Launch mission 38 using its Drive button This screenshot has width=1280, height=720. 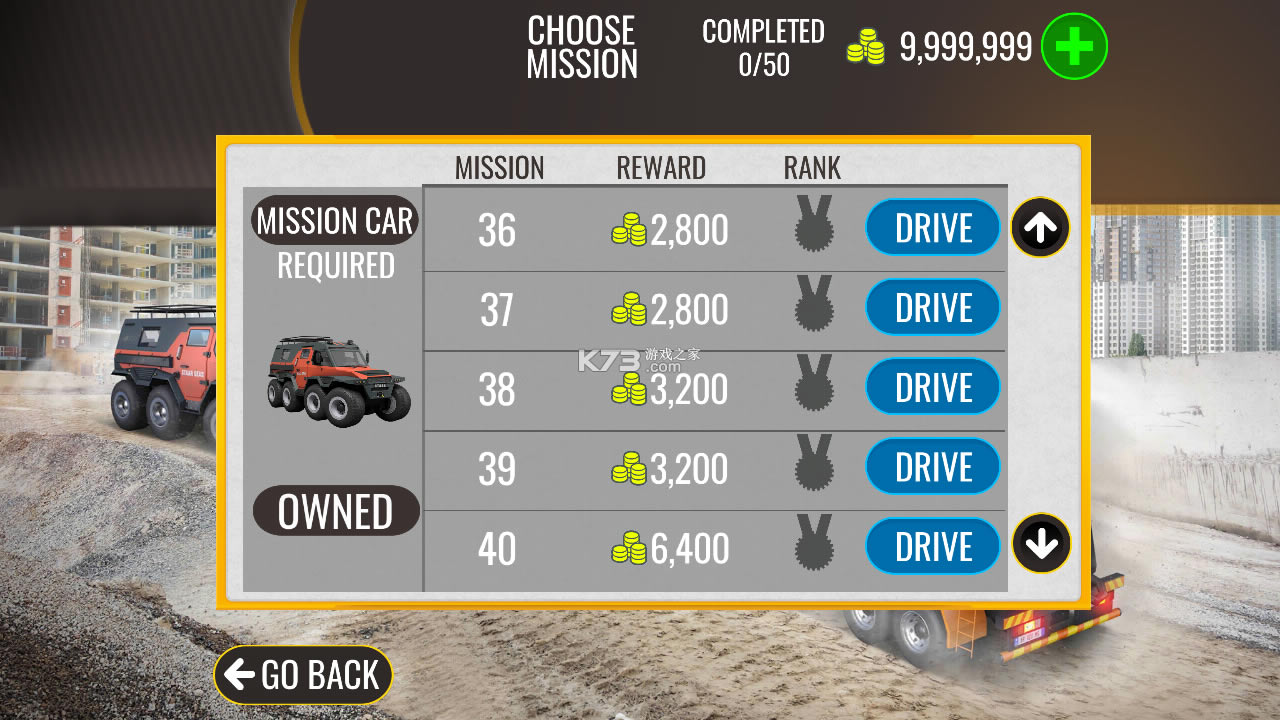click(932, 387)
